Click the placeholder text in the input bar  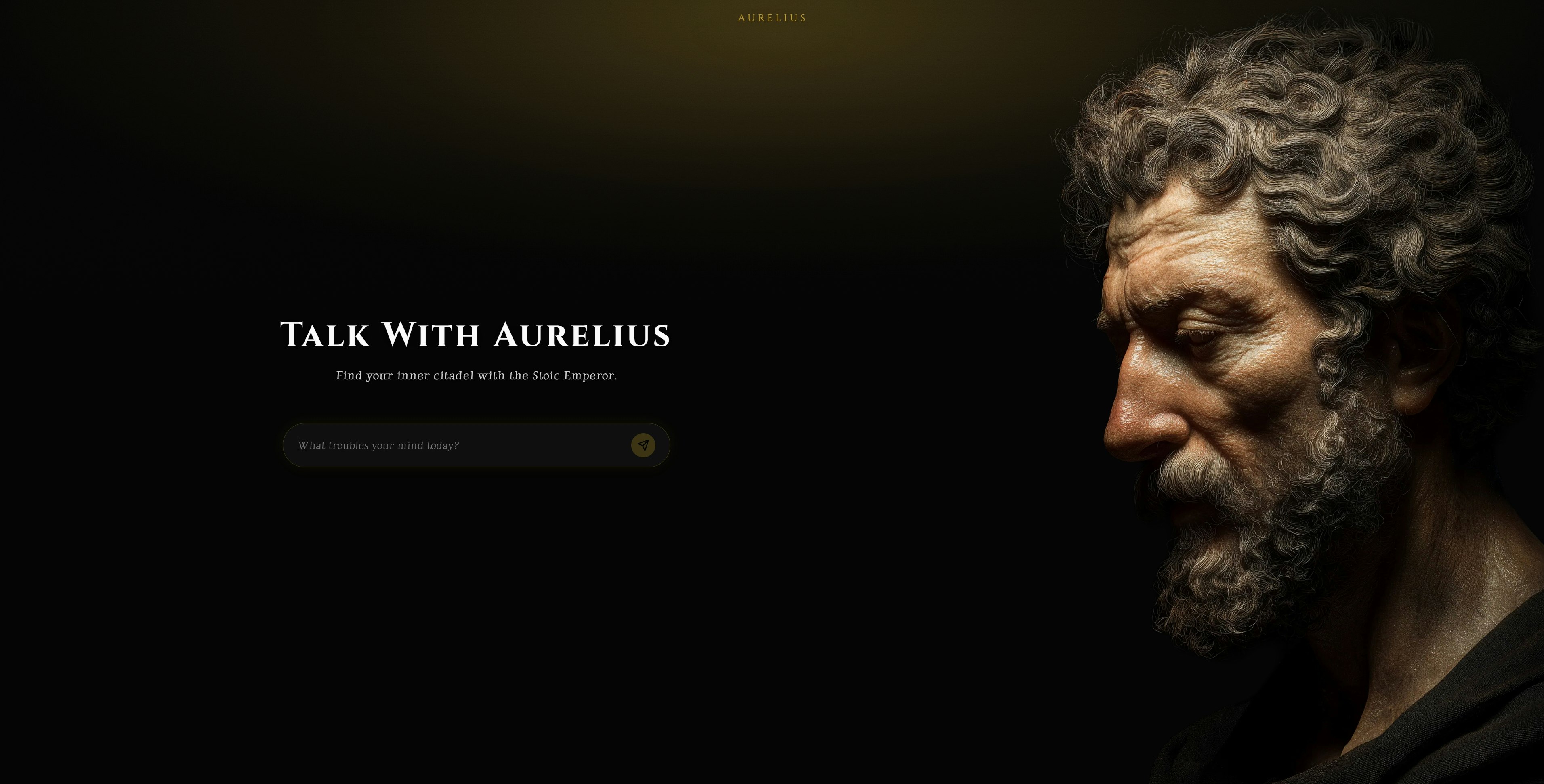tap(379, 445)
